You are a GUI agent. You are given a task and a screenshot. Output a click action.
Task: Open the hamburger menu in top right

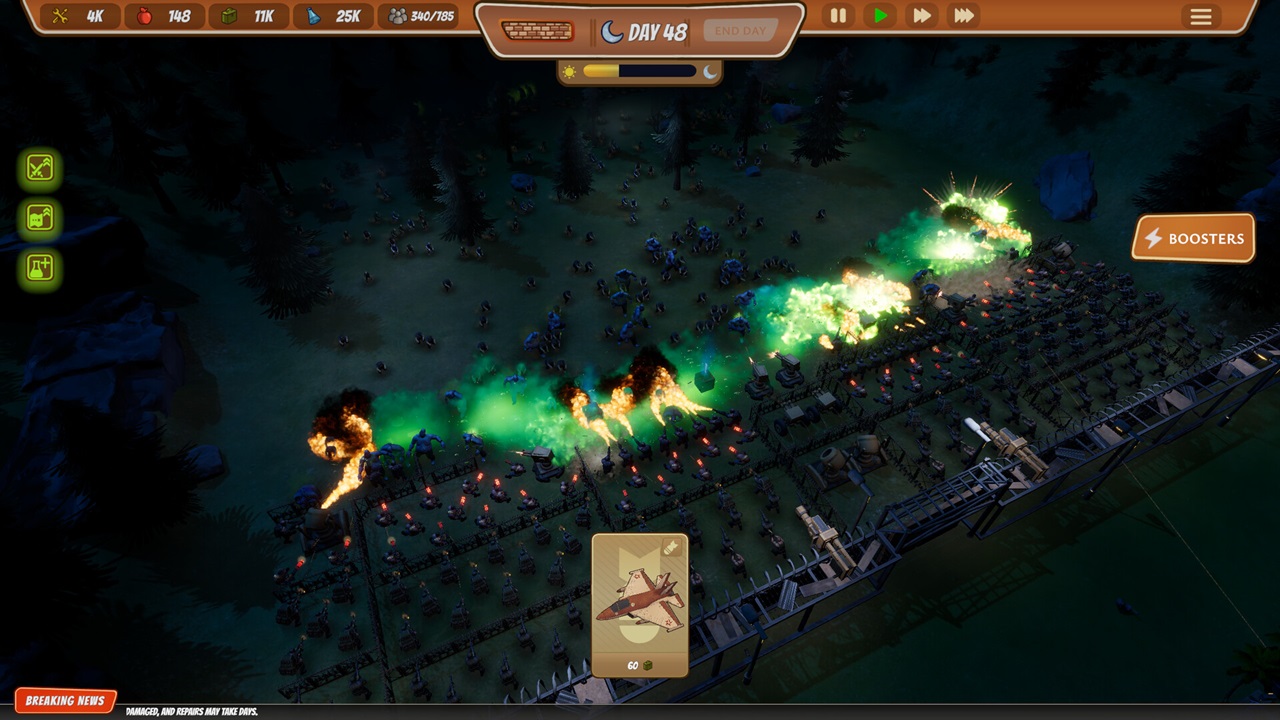[x=1199, y=16]
